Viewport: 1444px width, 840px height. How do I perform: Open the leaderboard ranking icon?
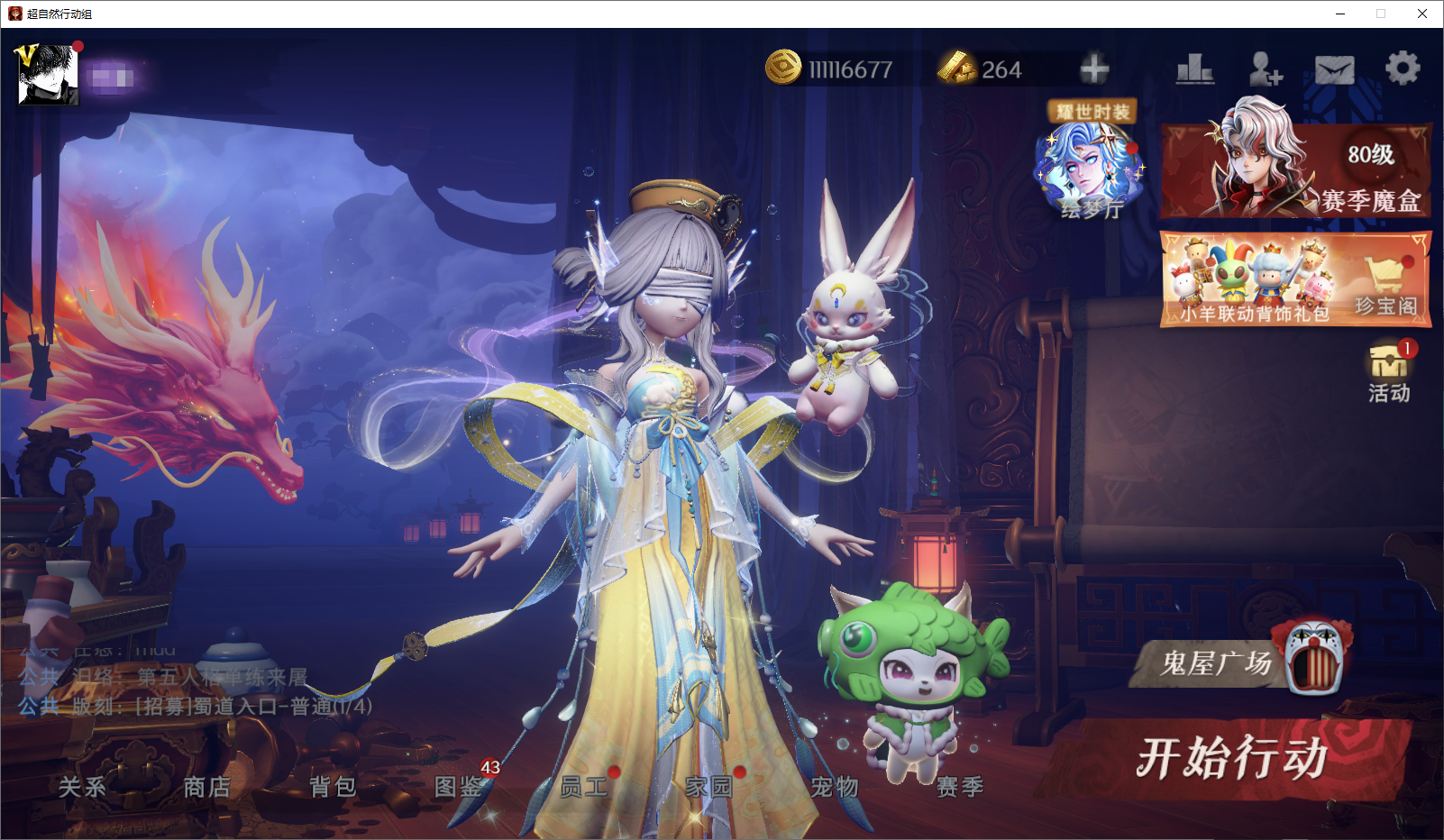click(x=1195, y=69)
